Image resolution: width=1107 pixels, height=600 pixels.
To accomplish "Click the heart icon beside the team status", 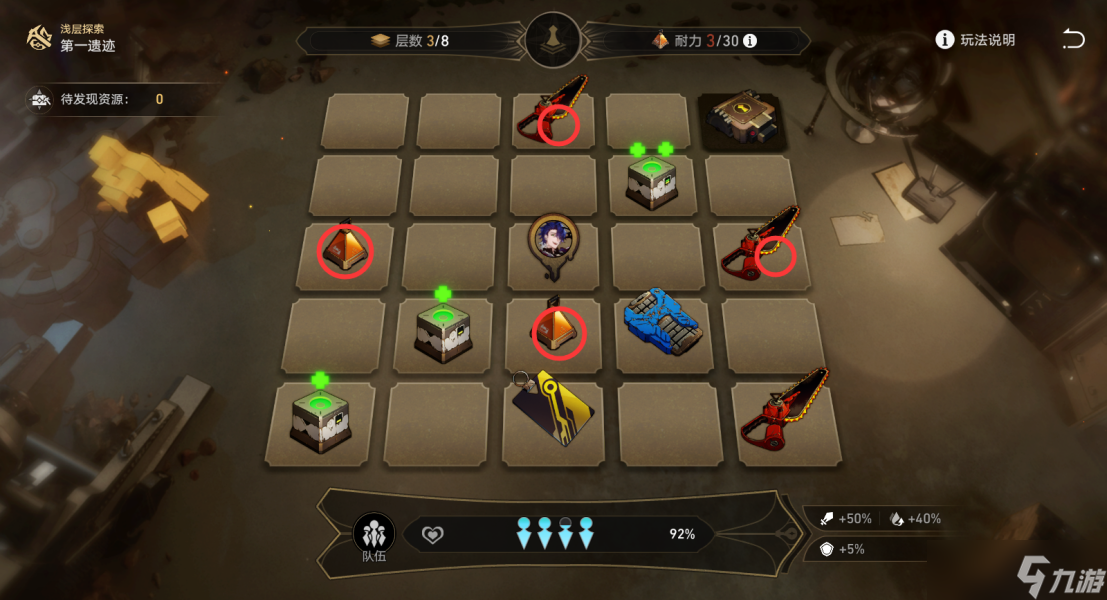I will point(432,535).
